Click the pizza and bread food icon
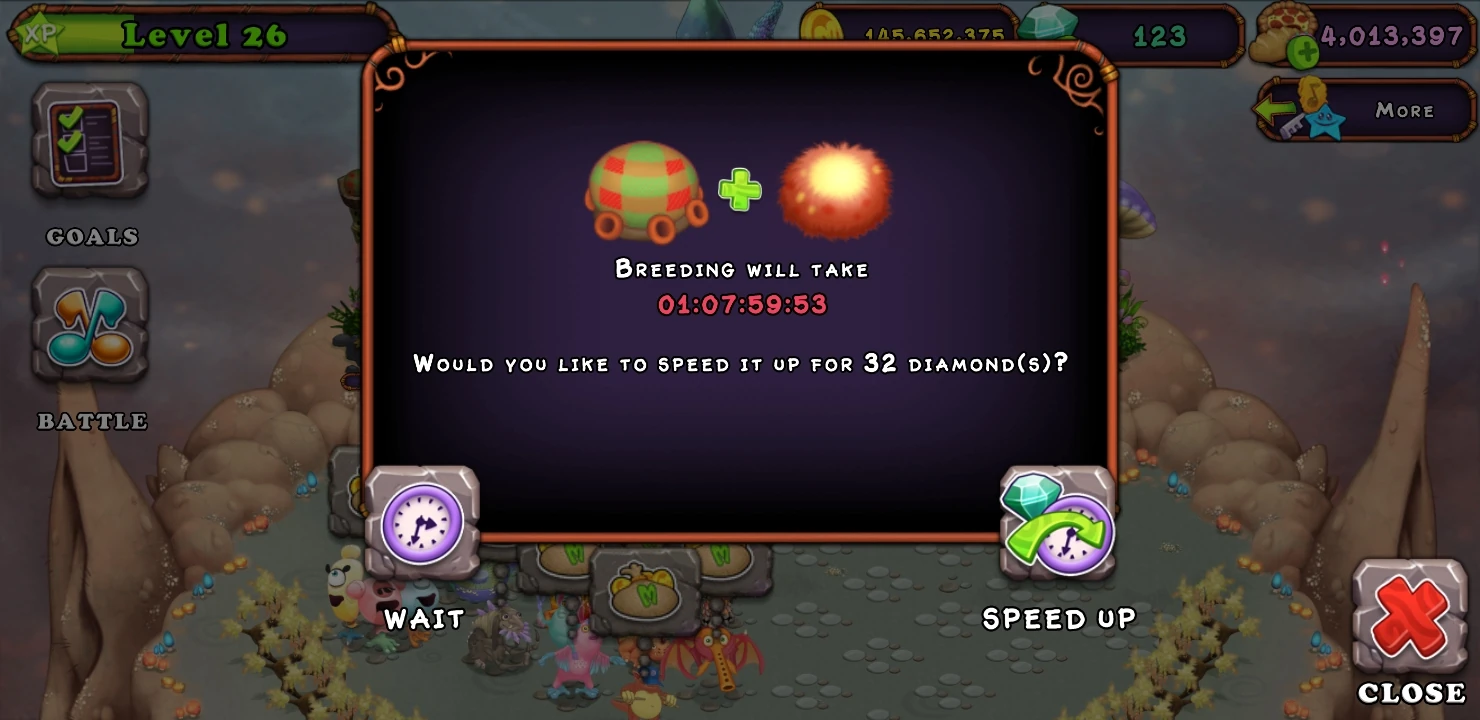The image size is (1480, 720). pyautogui.click(x=1281, y=27)
